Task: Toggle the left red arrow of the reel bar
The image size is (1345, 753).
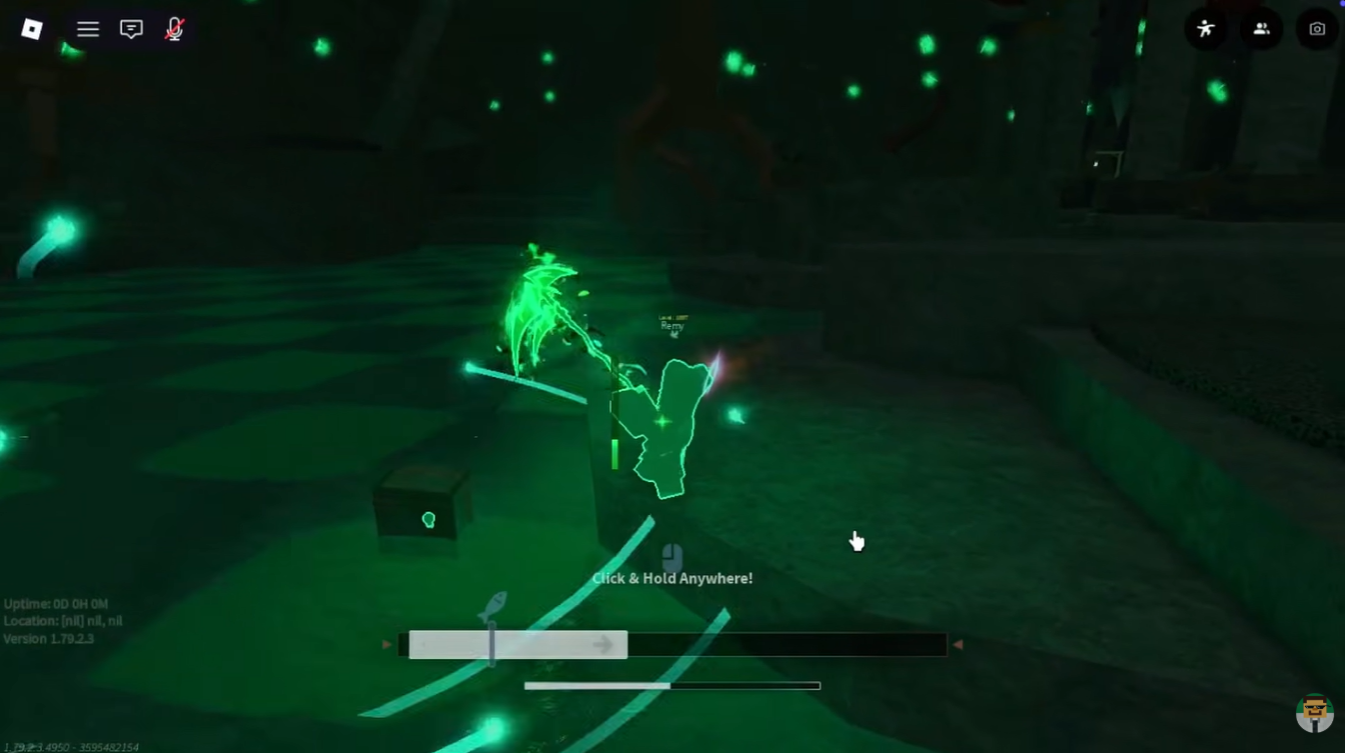Action: coord(386,644)
